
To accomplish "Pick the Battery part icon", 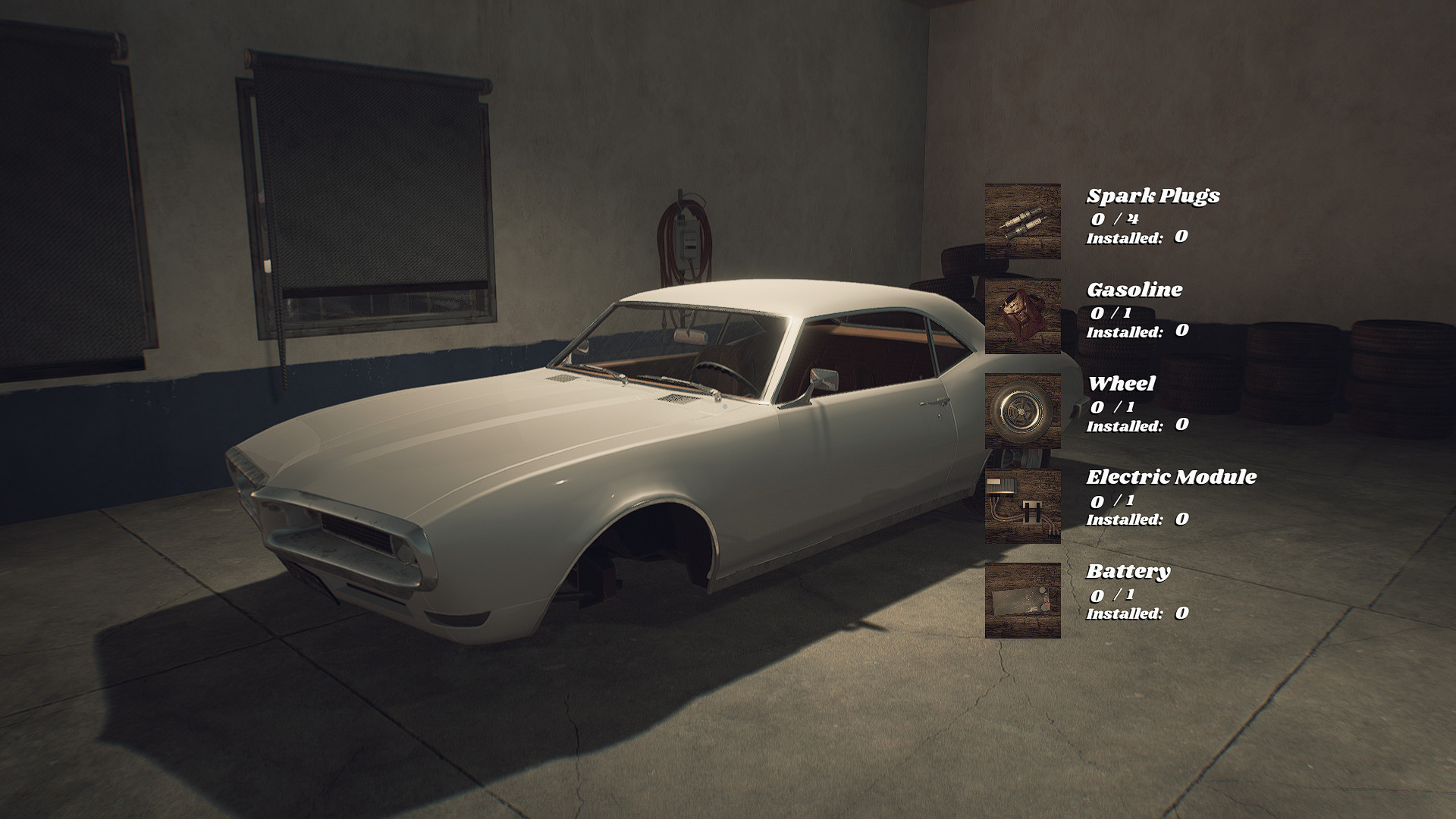I will (x=1022, y=600).
